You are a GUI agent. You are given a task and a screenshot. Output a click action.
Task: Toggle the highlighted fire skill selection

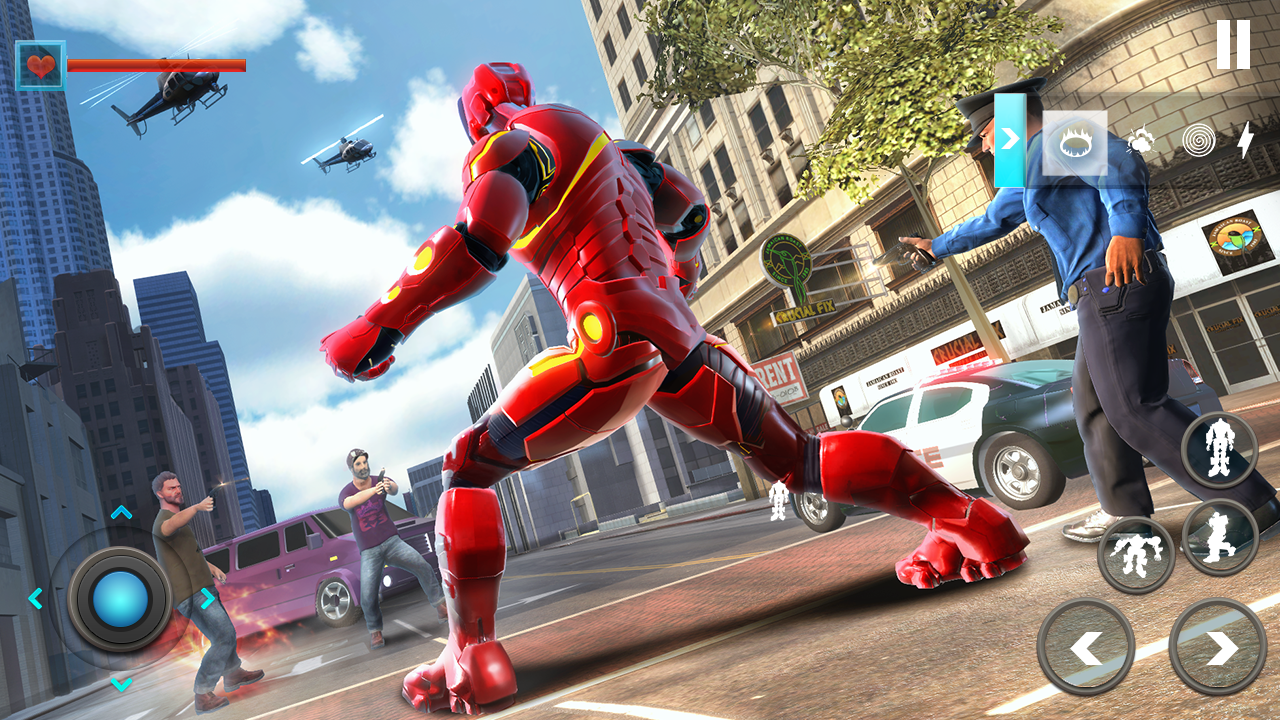1075,143
